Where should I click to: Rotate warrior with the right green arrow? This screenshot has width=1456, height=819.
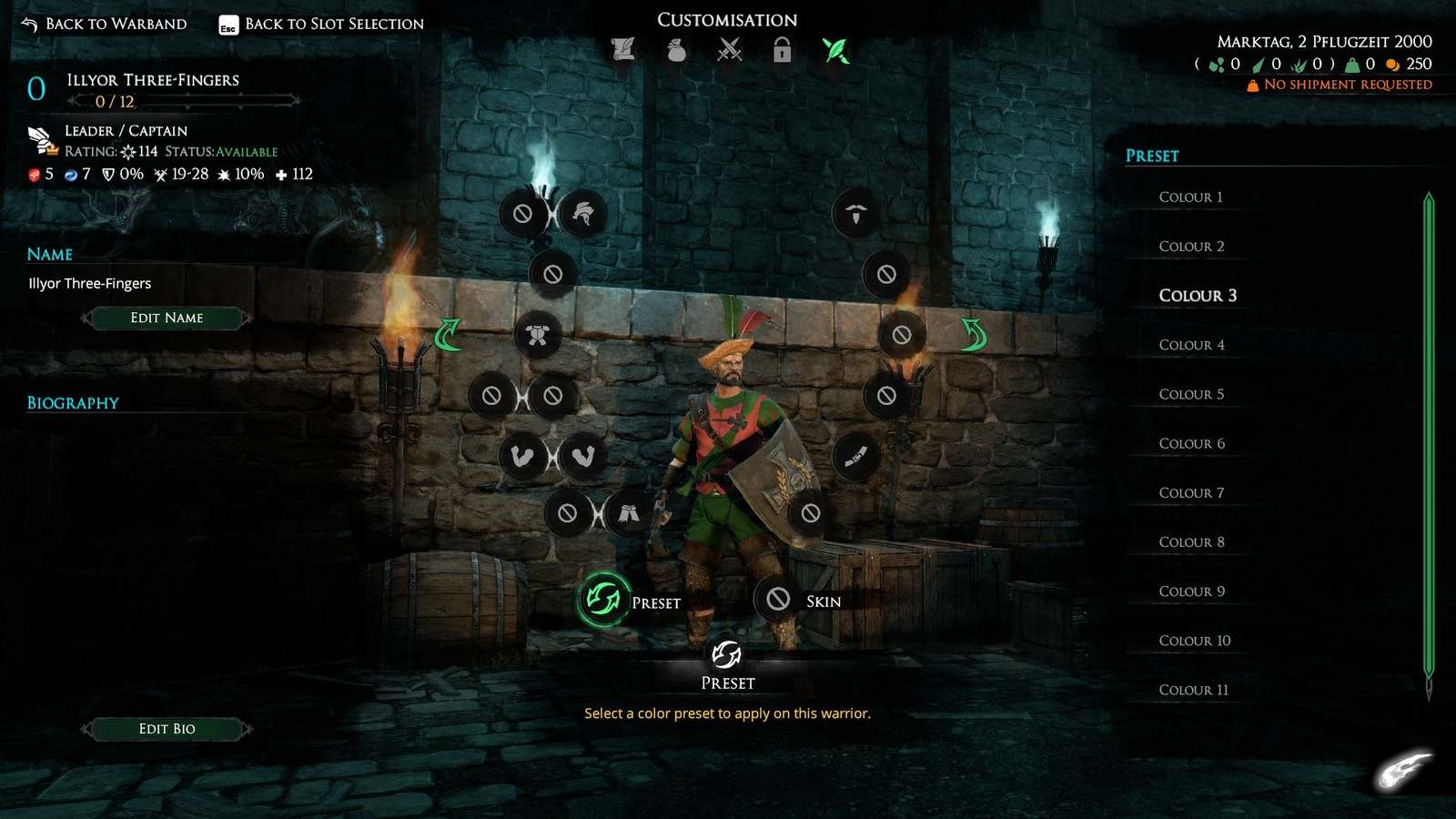974,335
